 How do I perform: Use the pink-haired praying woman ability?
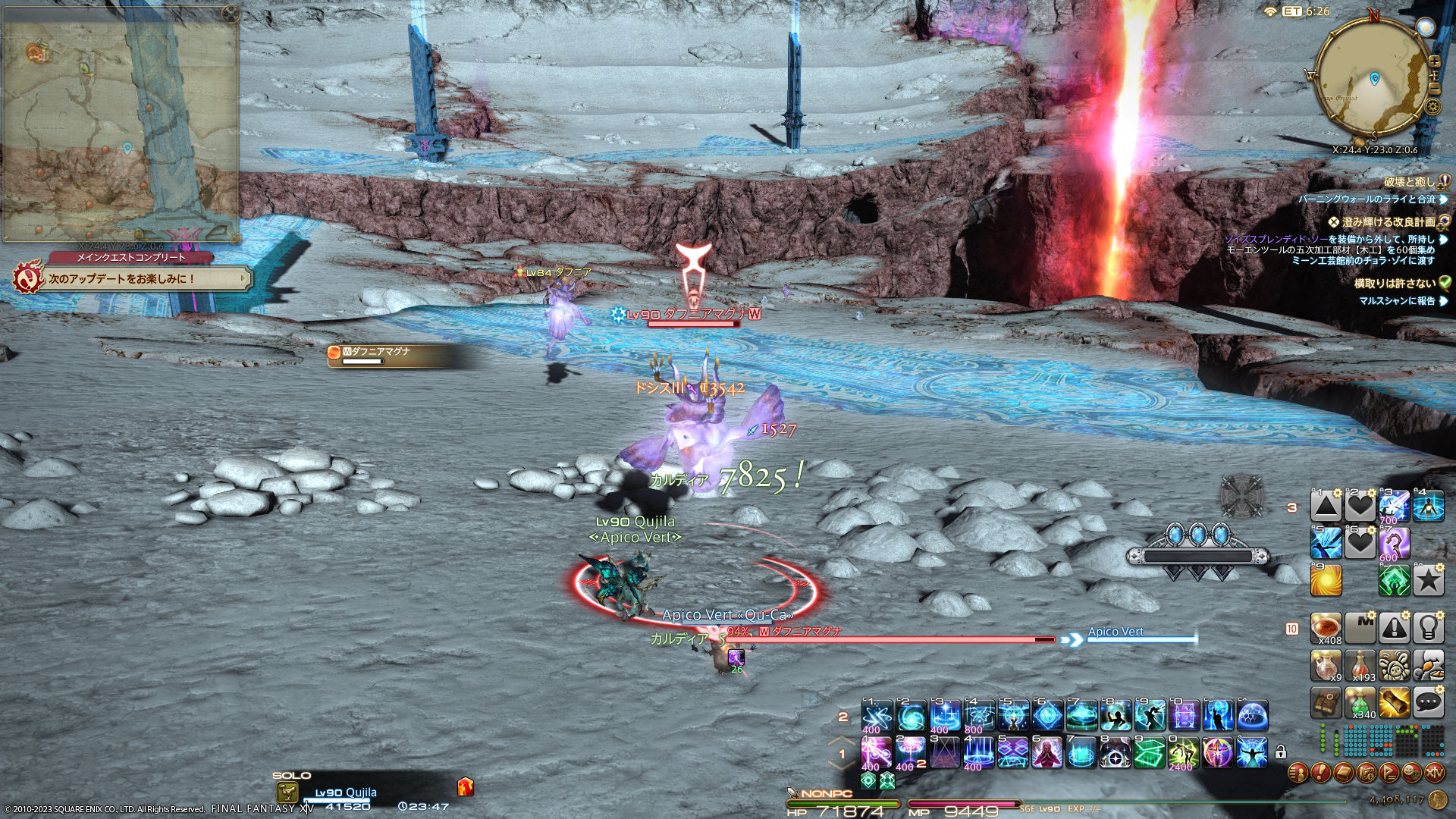click(1046, 752)
